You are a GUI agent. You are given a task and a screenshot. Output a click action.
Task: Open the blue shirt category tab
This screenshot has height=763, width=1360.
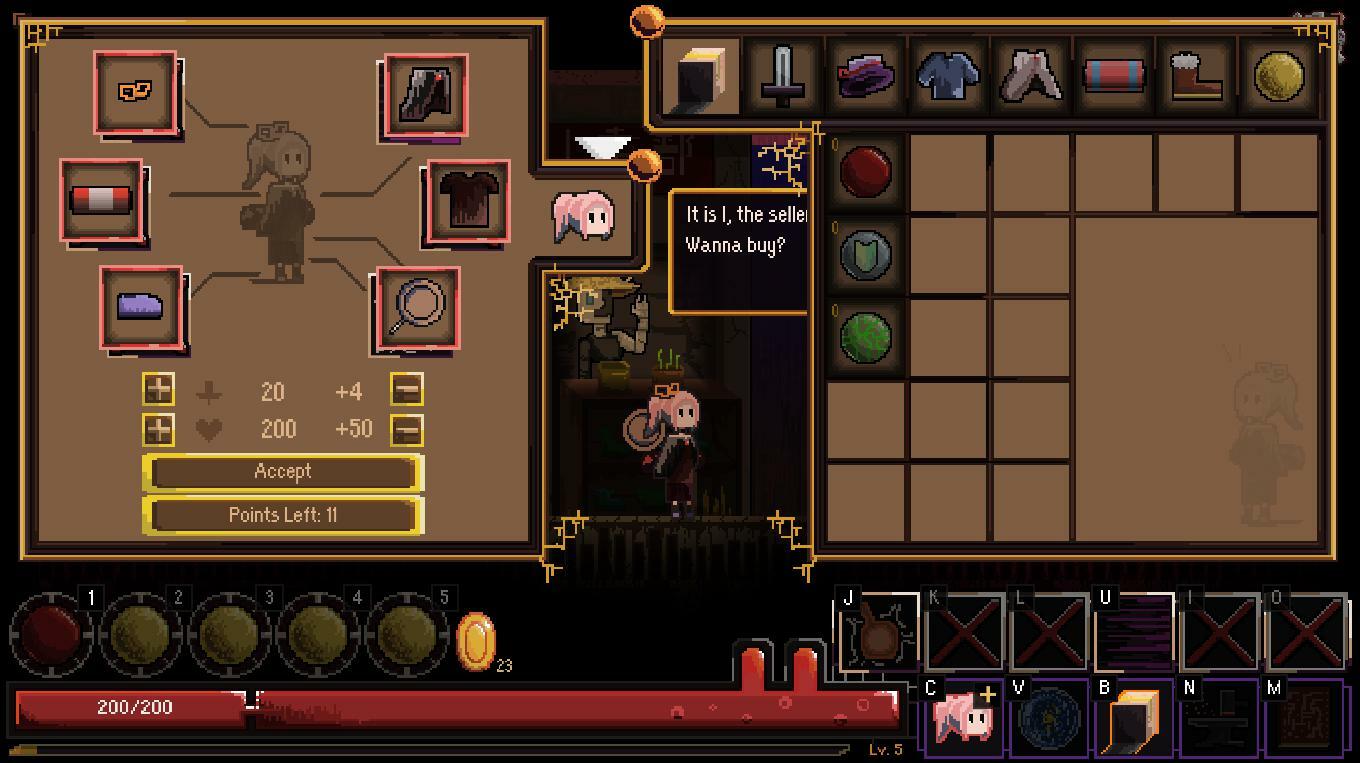[x=948, y=76]
